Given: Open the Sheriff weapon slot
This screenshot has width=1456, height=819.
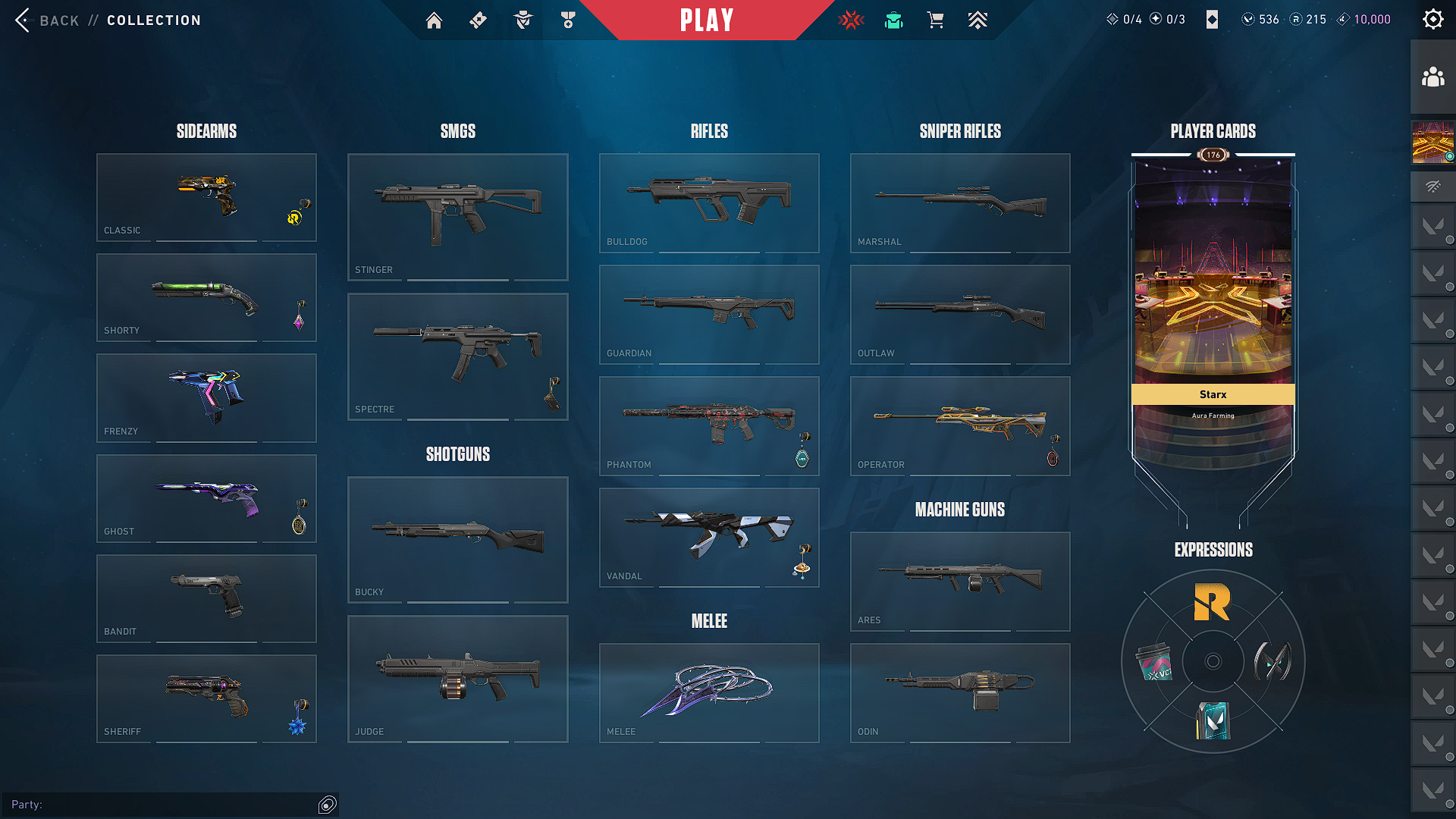Looking at the screenshot, I should click(x=206, y=698).
